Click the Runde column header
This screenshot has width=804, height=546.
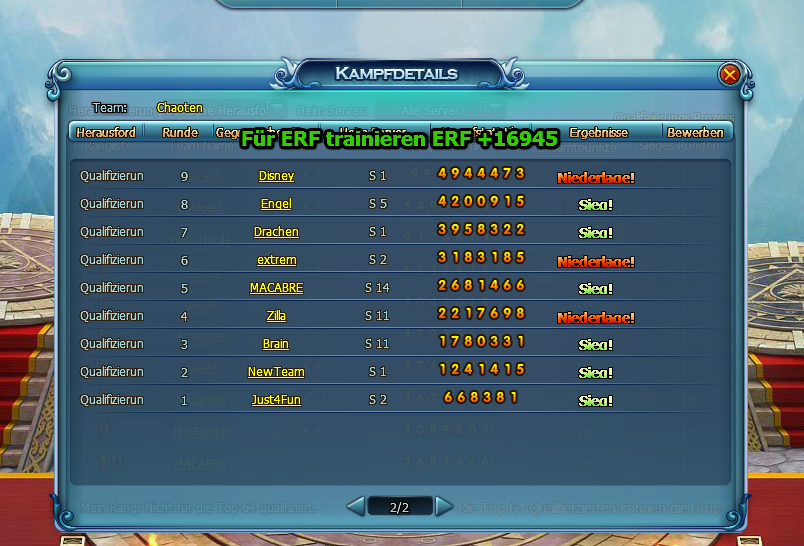180,132
